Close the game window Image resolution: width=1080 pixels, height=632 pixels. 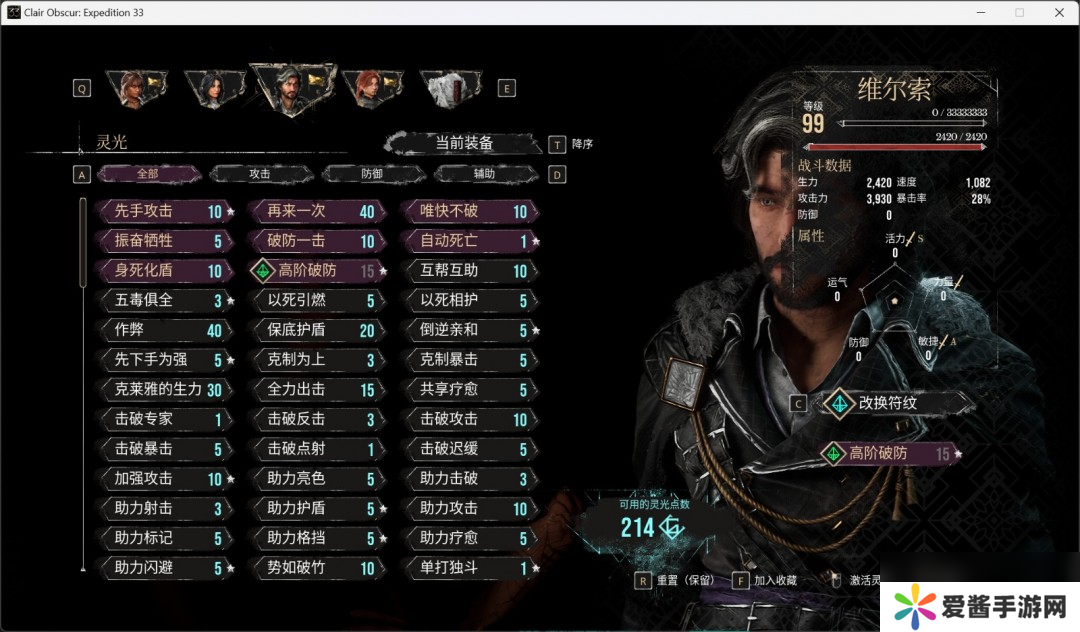point(1059,12)
